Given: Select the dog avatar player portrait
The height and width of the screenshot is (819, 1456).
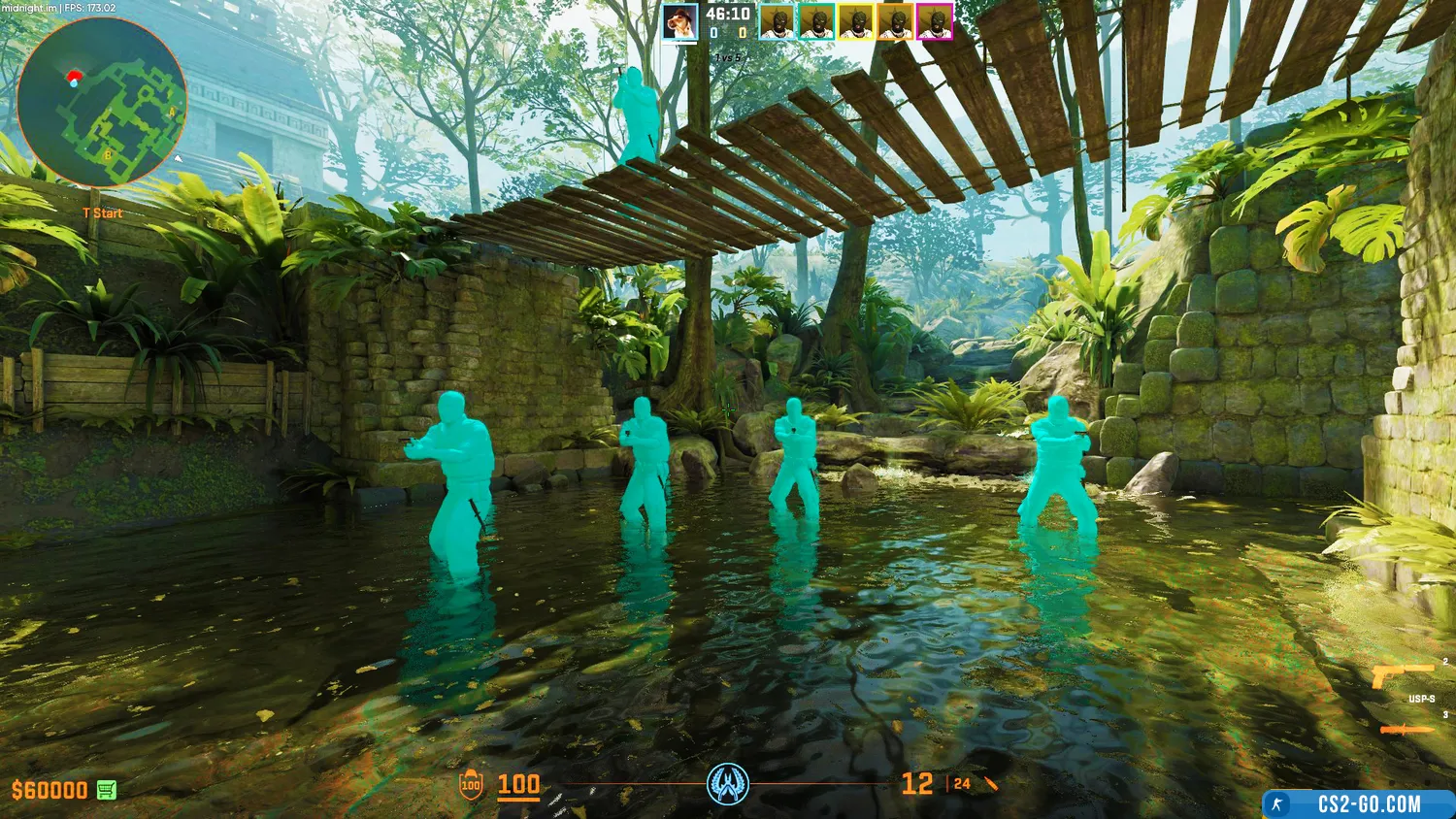Looking at the screenshot, I should click(680, 21).
